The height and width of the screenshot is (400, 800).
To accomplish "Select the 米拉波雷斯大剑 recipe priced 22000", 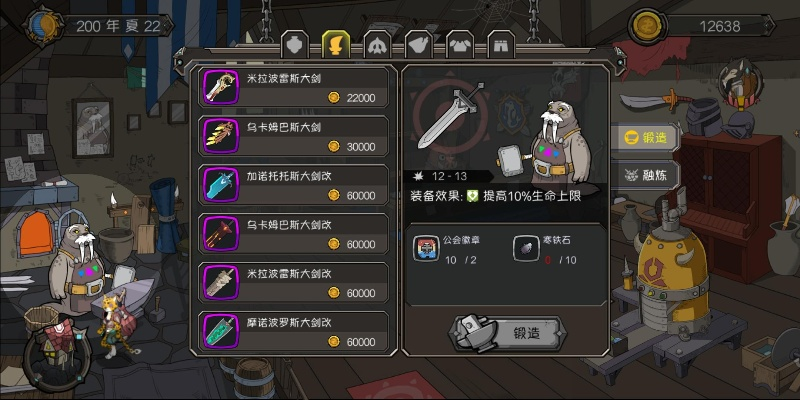I will click(295, 87).
